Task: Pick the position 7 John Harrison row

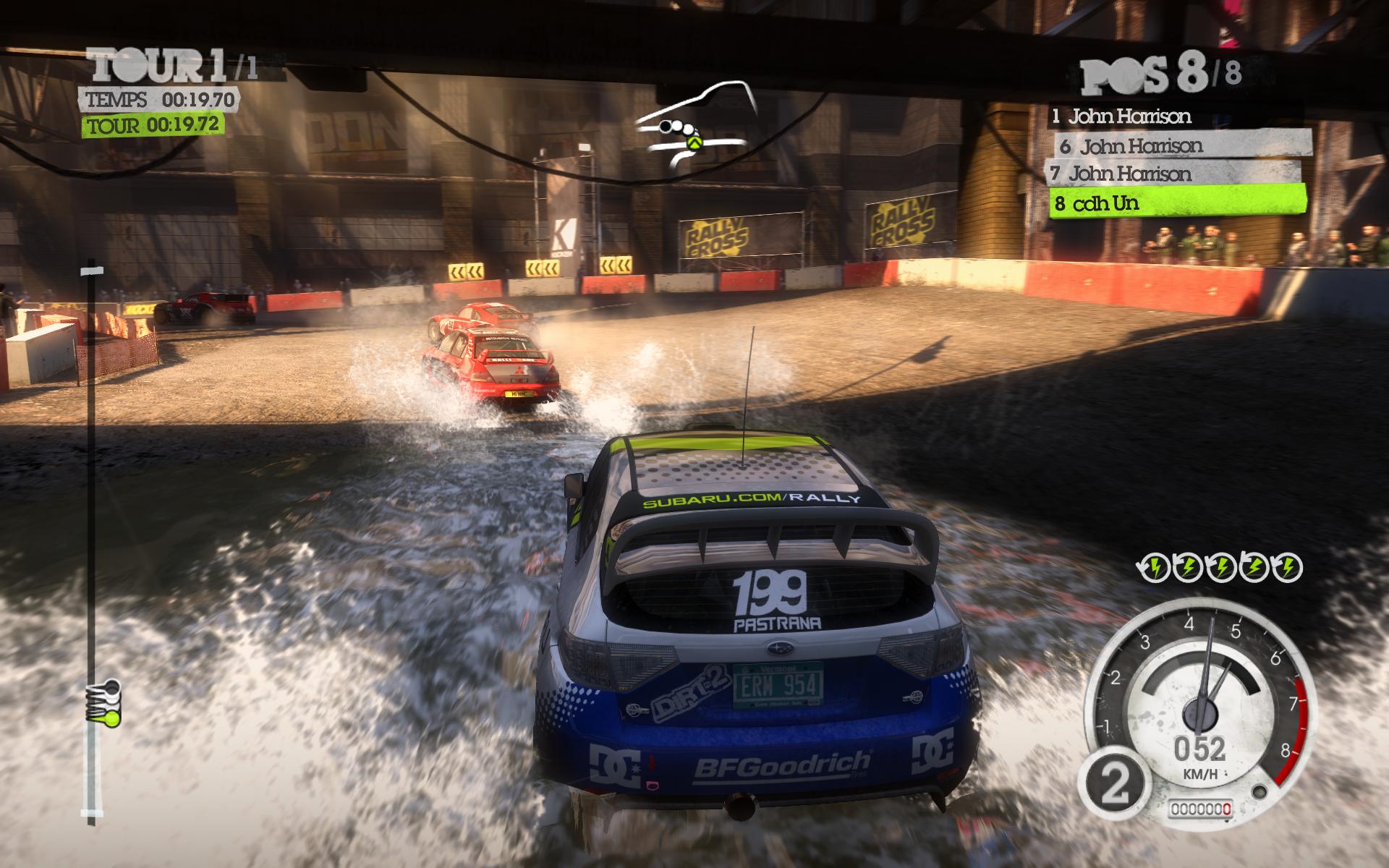Action: pos(1172,174)
